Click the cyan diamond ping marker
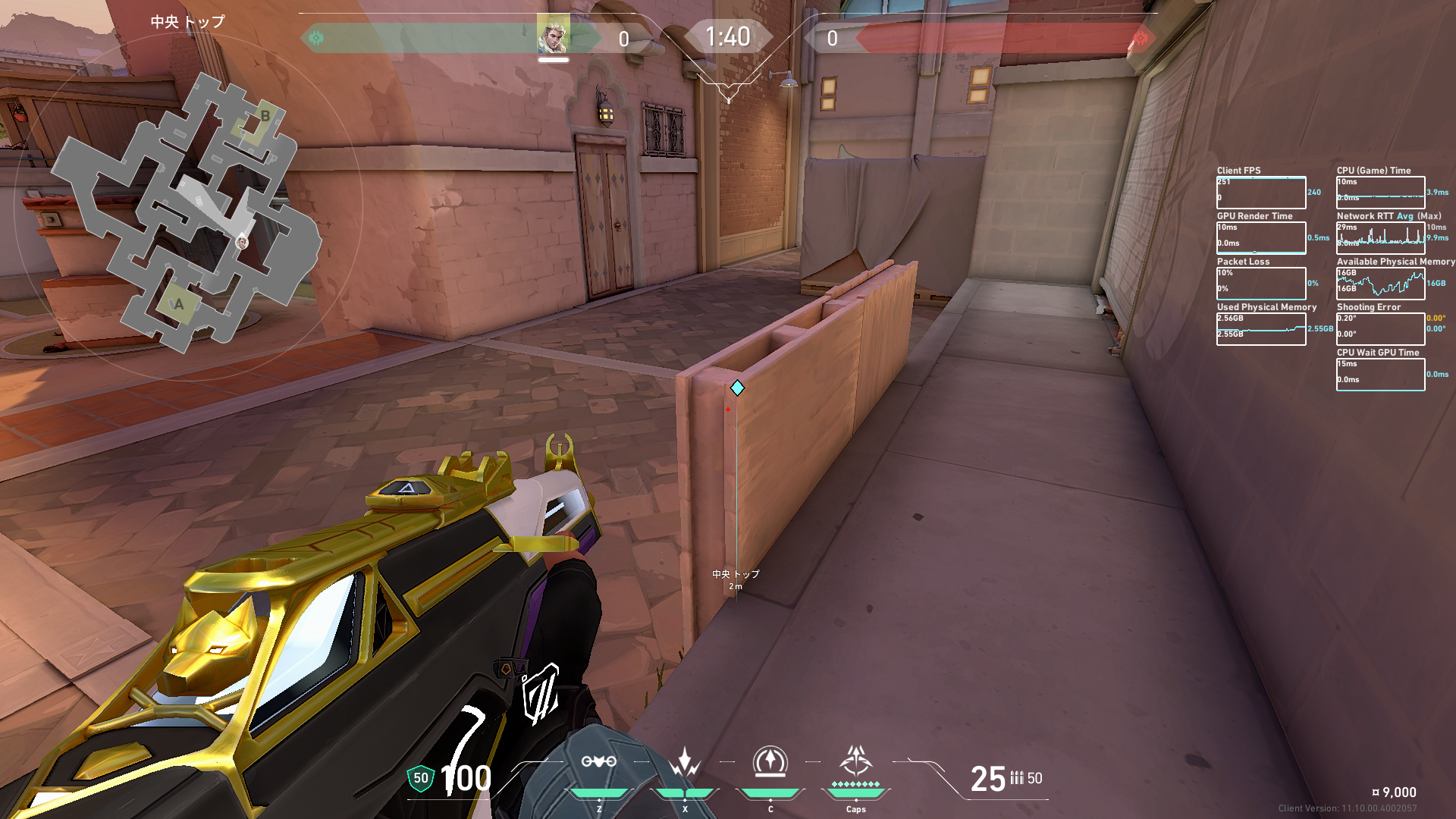1456x819 pixels. click(737, 388)
